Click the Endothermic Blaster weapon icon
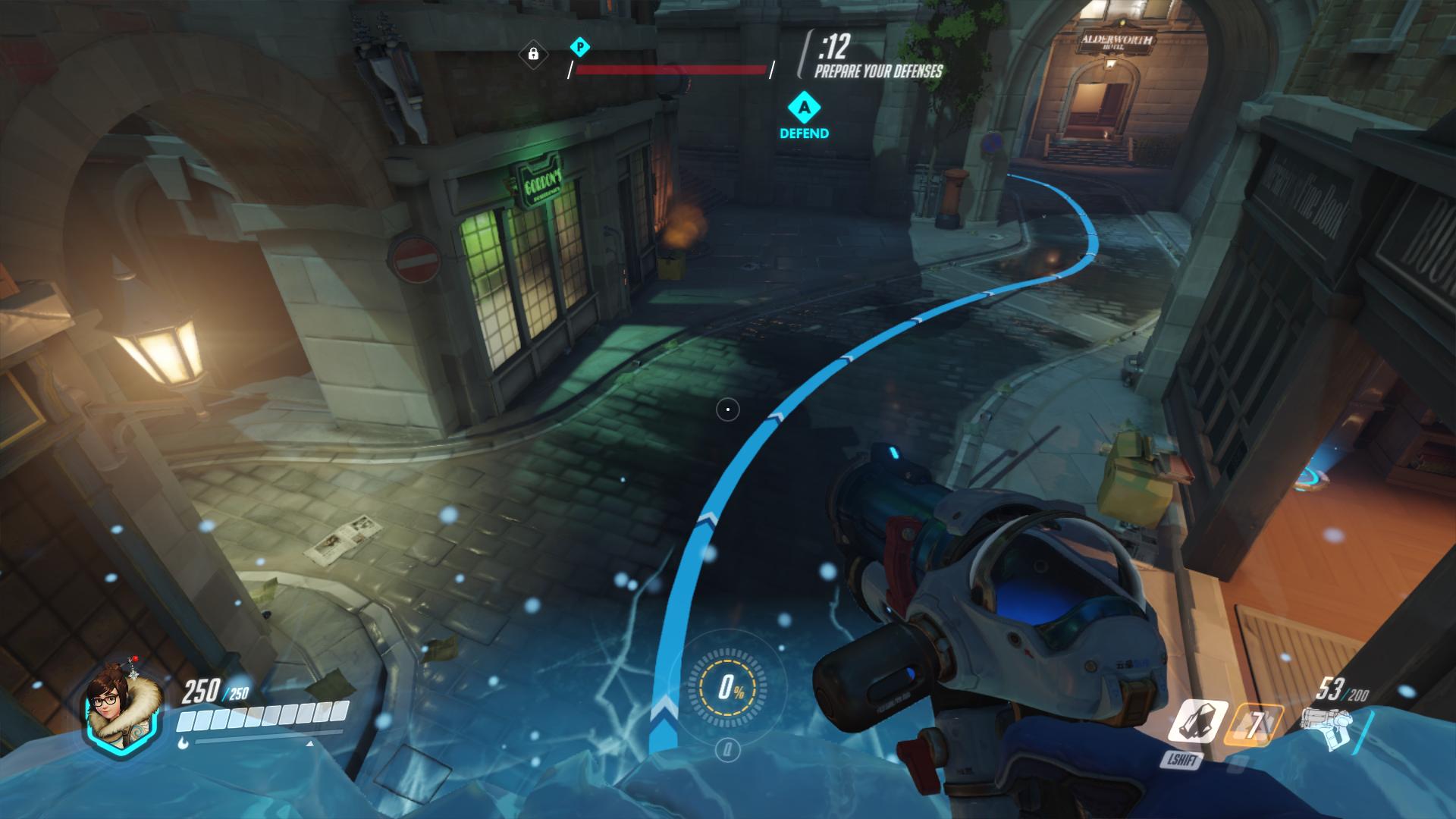Viewport: 1456px width, 819px height. pyautogui.click(x=1326, y=727)
